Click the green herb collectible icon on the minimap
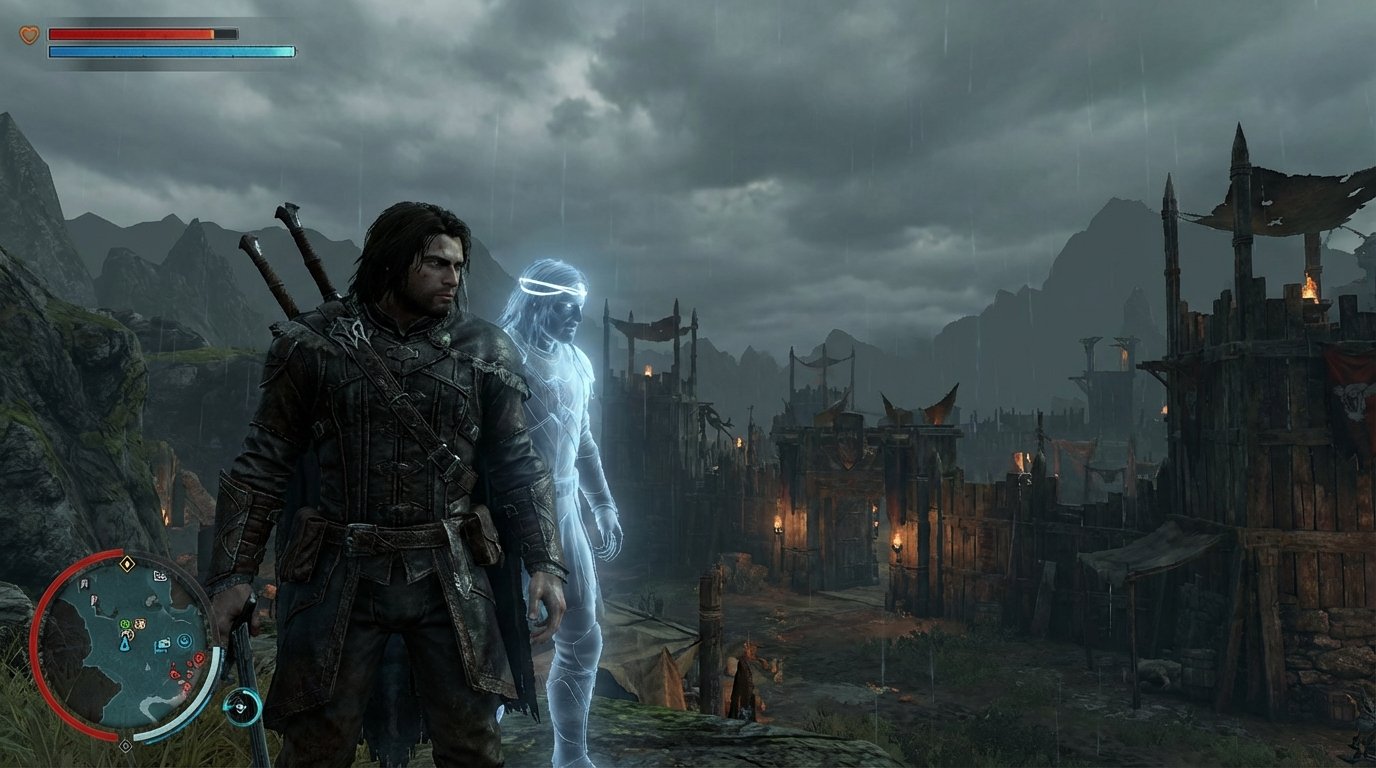Viewport: 1376px width, 768px height. [125, 623]
